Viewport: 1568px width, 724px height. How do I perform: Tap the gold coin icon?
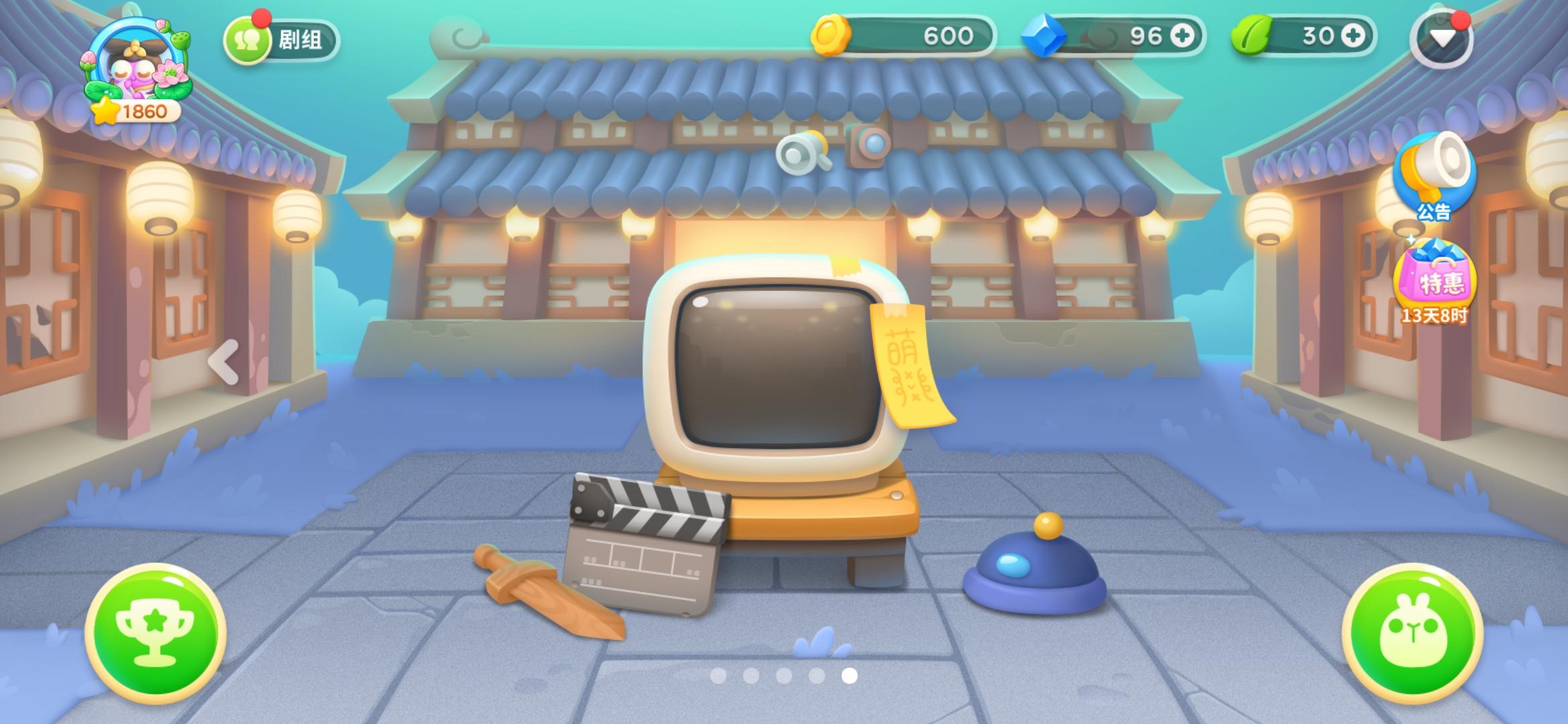[832, 36]
